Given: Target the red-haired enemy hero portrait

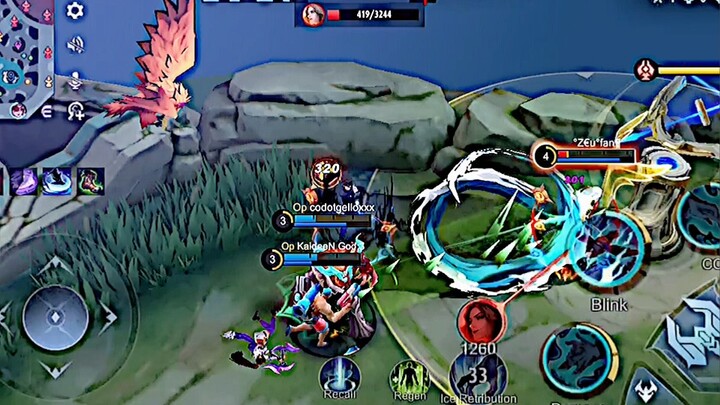Looking at the screenshot, I should click(481, 320).
